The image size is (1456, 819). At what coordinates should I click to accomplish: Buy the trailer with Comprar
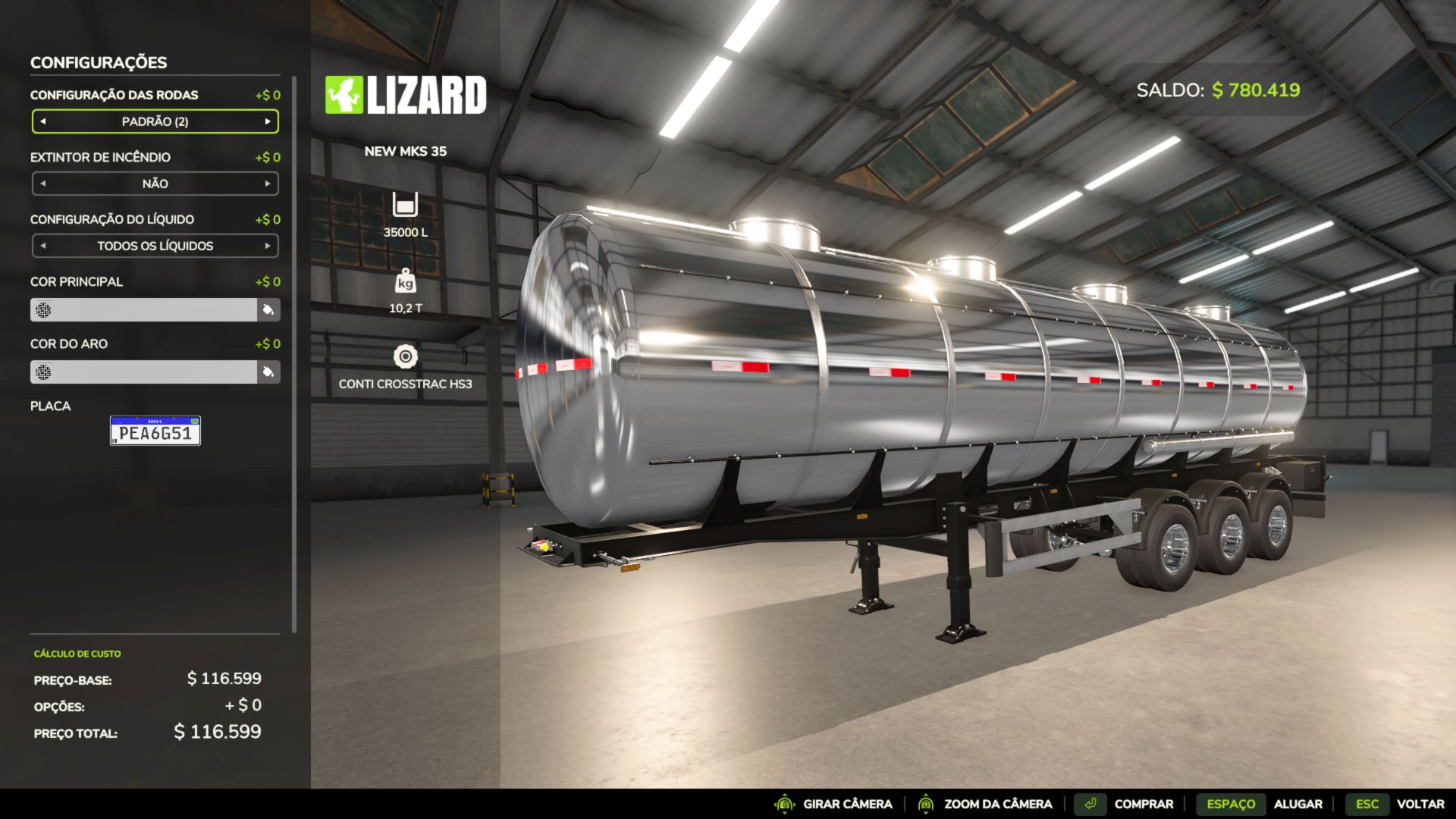[1143, 804]
